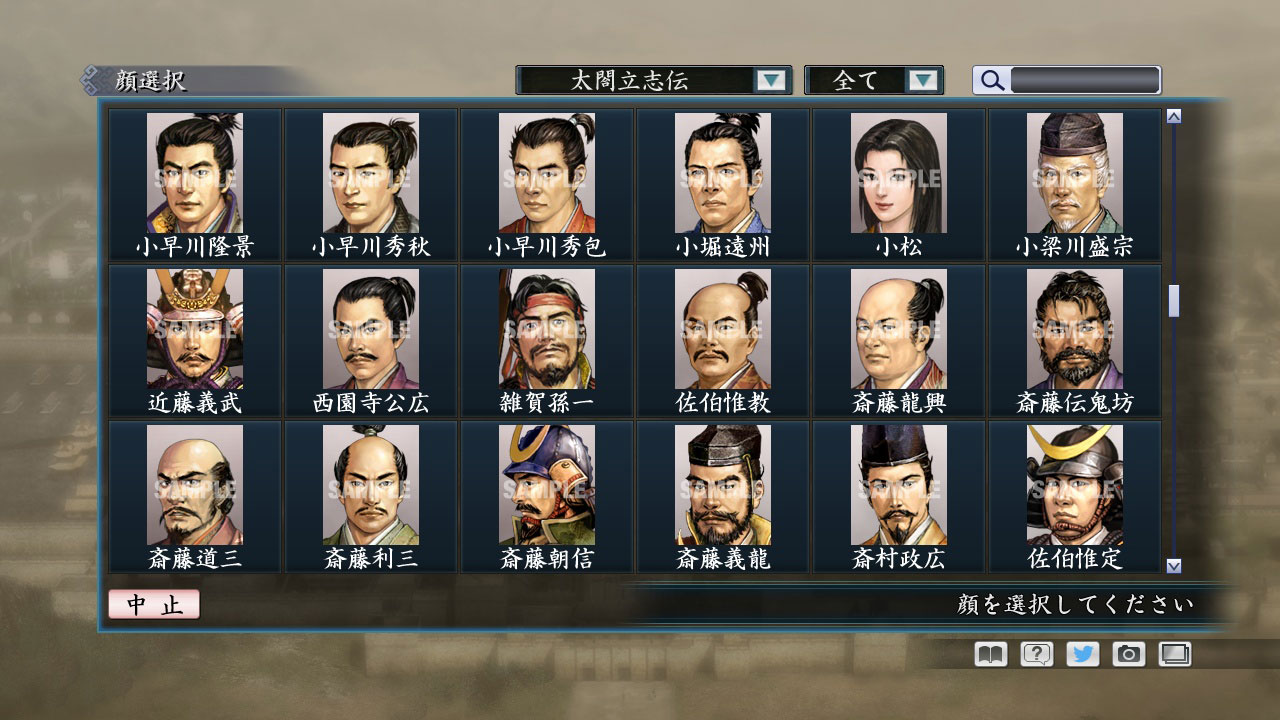This screenshot has width=1280, height=720.
Task: Open the Twitter sharing icon
Action: [1080, 653]
